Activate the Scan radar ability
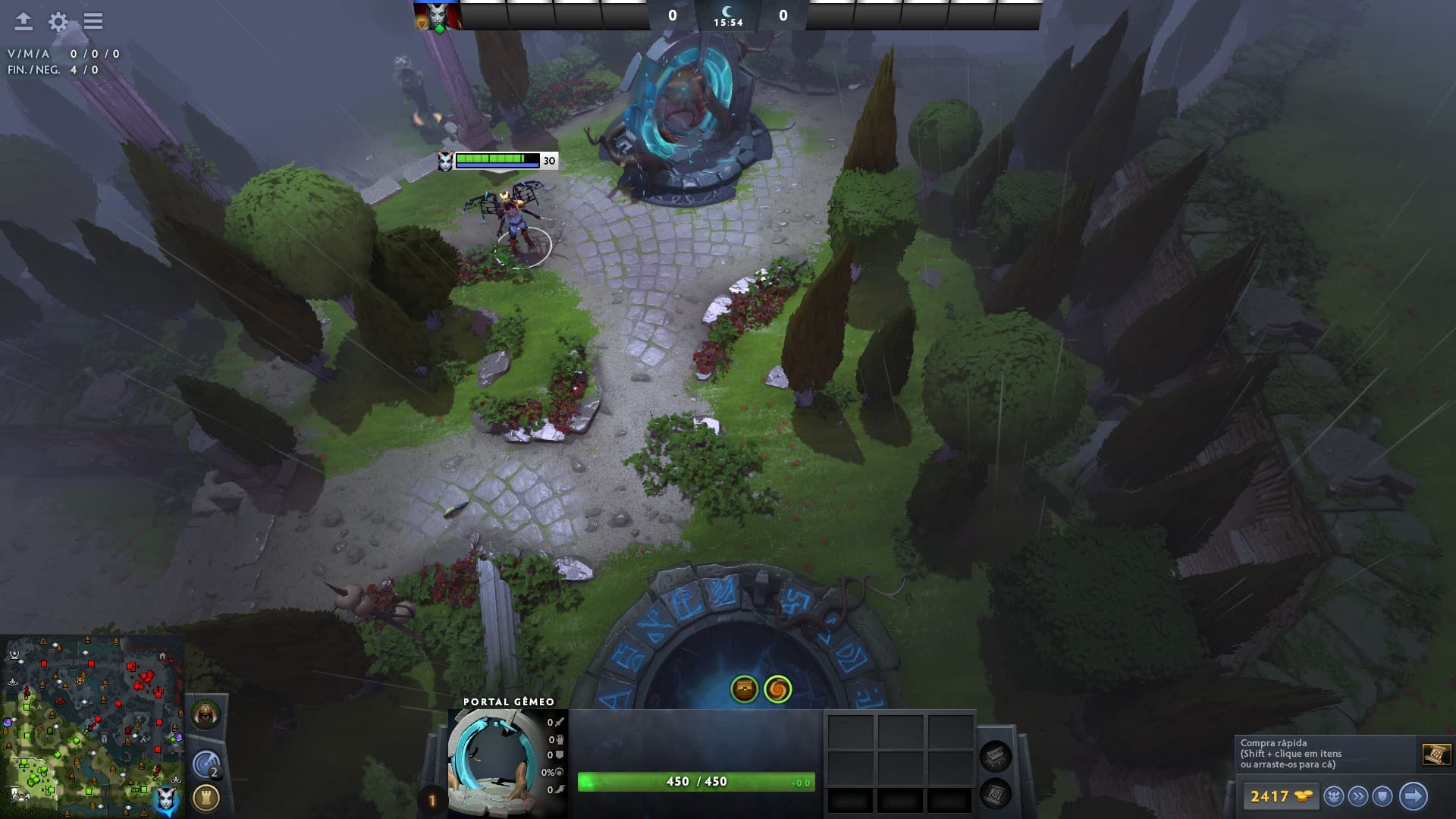The height and width of the screenshot is (819, 1456). [x=206, y=764]
